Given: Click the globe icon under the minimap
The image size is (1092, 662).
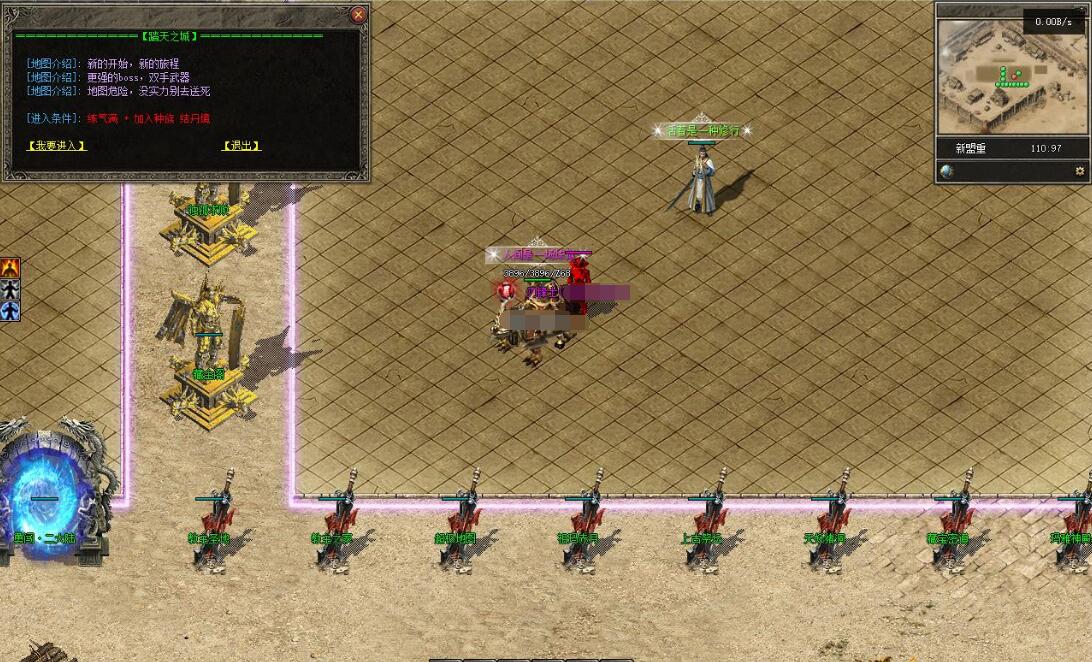Looking at the screenshot, I should (947, 172).
